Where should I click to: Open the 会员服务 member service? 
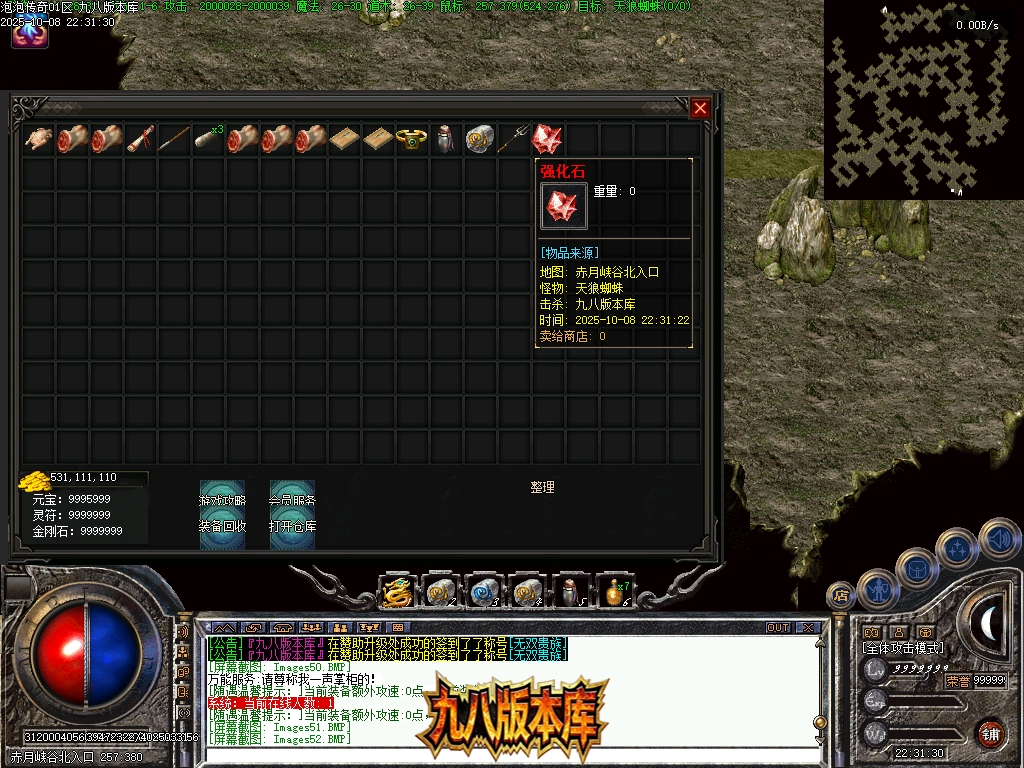[x=292, y=499]
